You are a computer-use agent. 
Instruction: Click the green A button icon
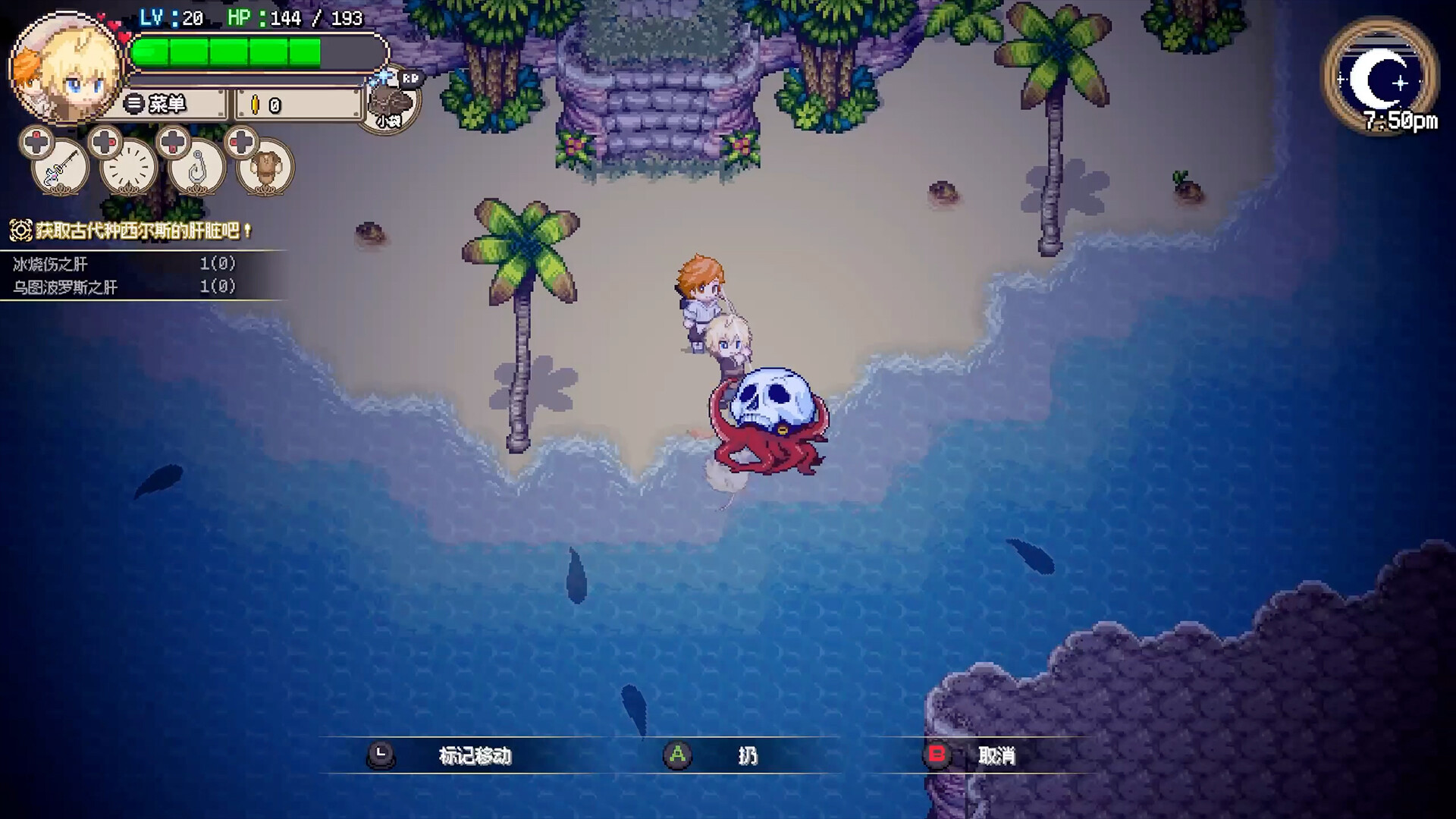677,755
